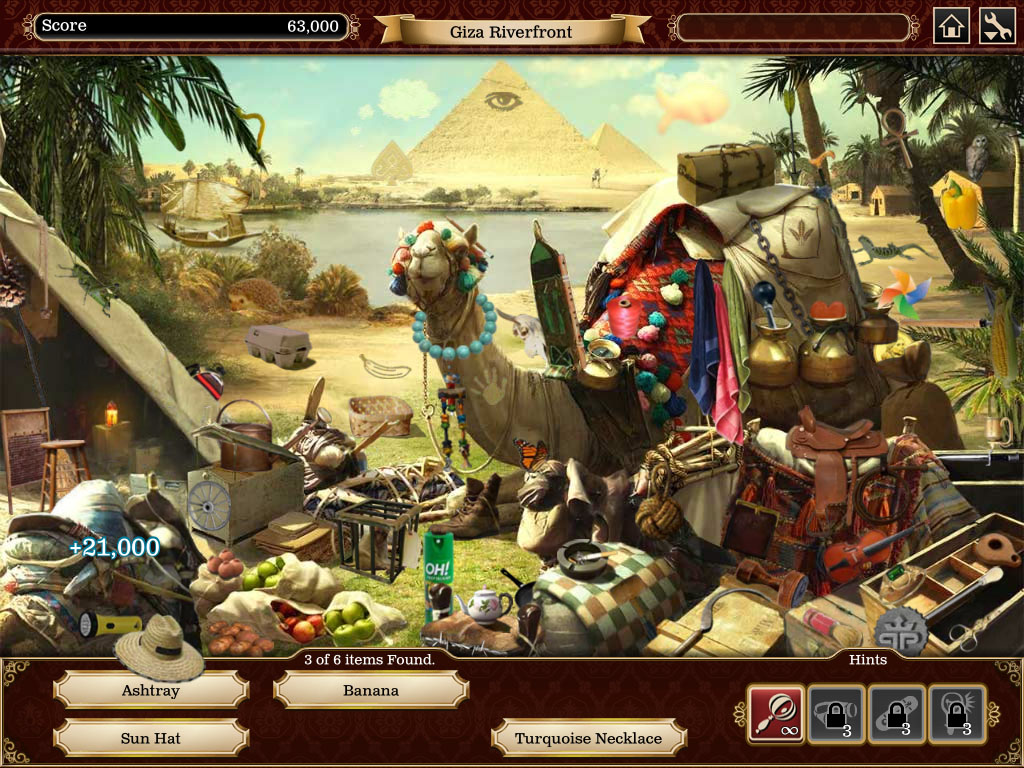Go to the home screen via house icon
Viewport: 1024px width, 768px height.
pyautogui.click(x=951, y=26)
